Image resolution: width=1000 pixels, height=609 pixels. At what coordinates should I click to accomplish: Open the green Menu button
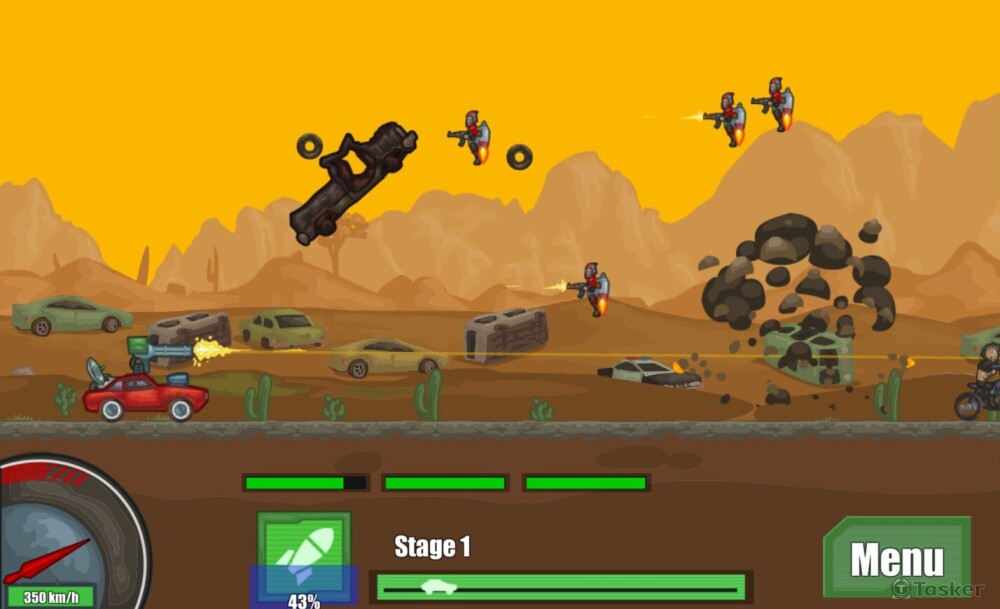(x=896, y=558)
